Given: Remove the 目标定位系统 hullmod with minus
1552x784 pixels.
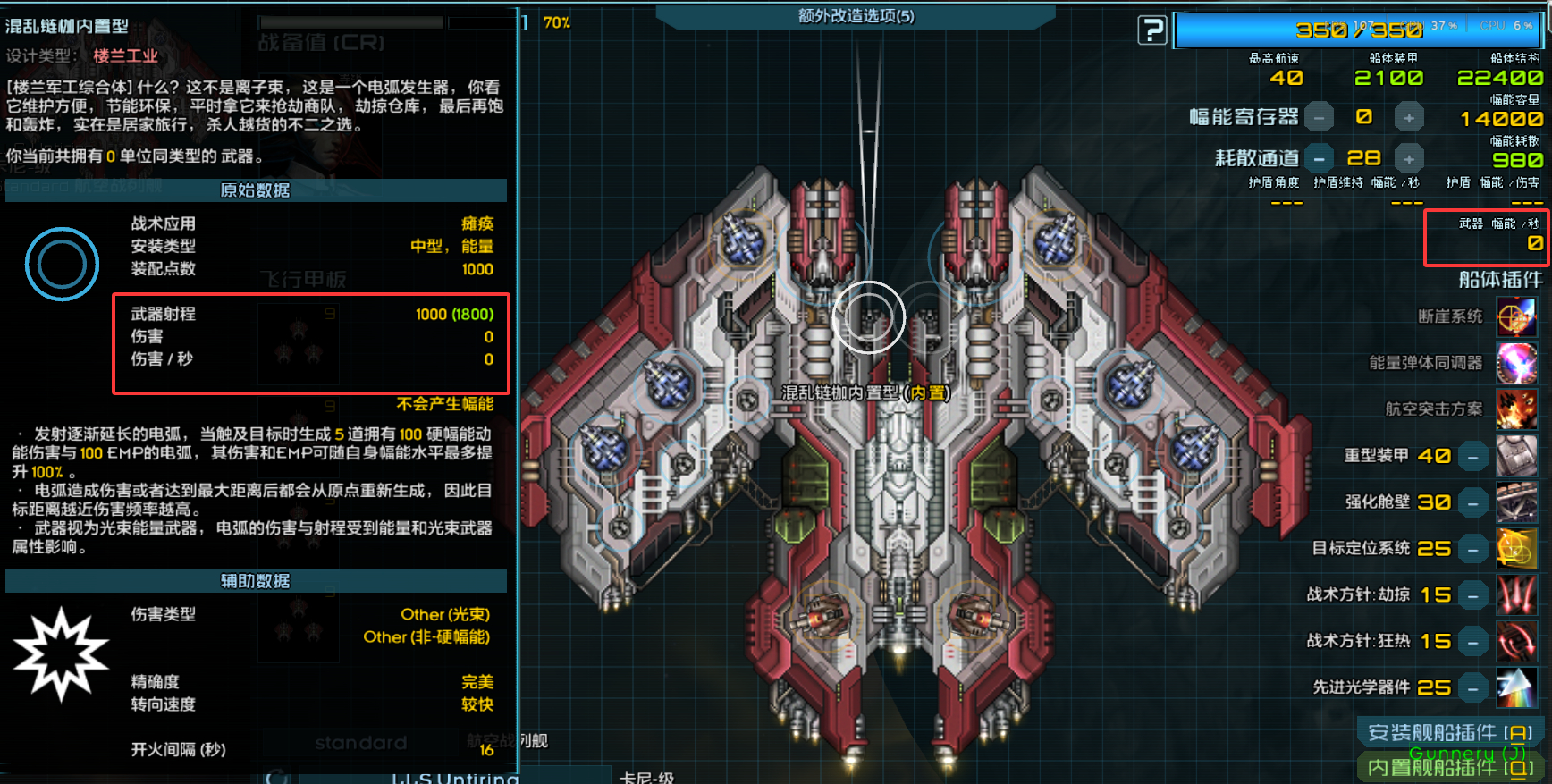Looking at the screenshot, I should tap(1472, 550).
